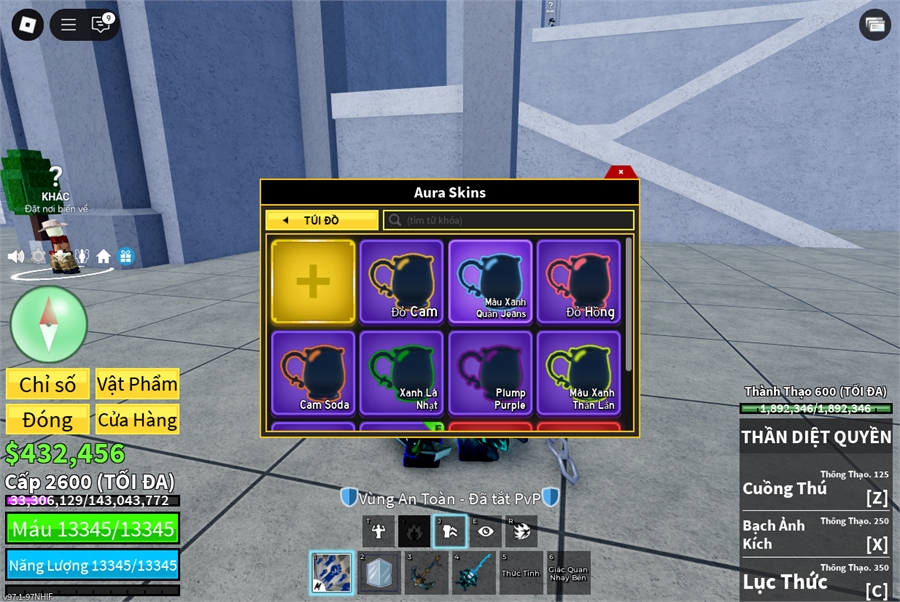Image resolution: width=900 pixels, height=602 pixels.
Task: Click the aura skin search field
Action: tap(510, 220)
